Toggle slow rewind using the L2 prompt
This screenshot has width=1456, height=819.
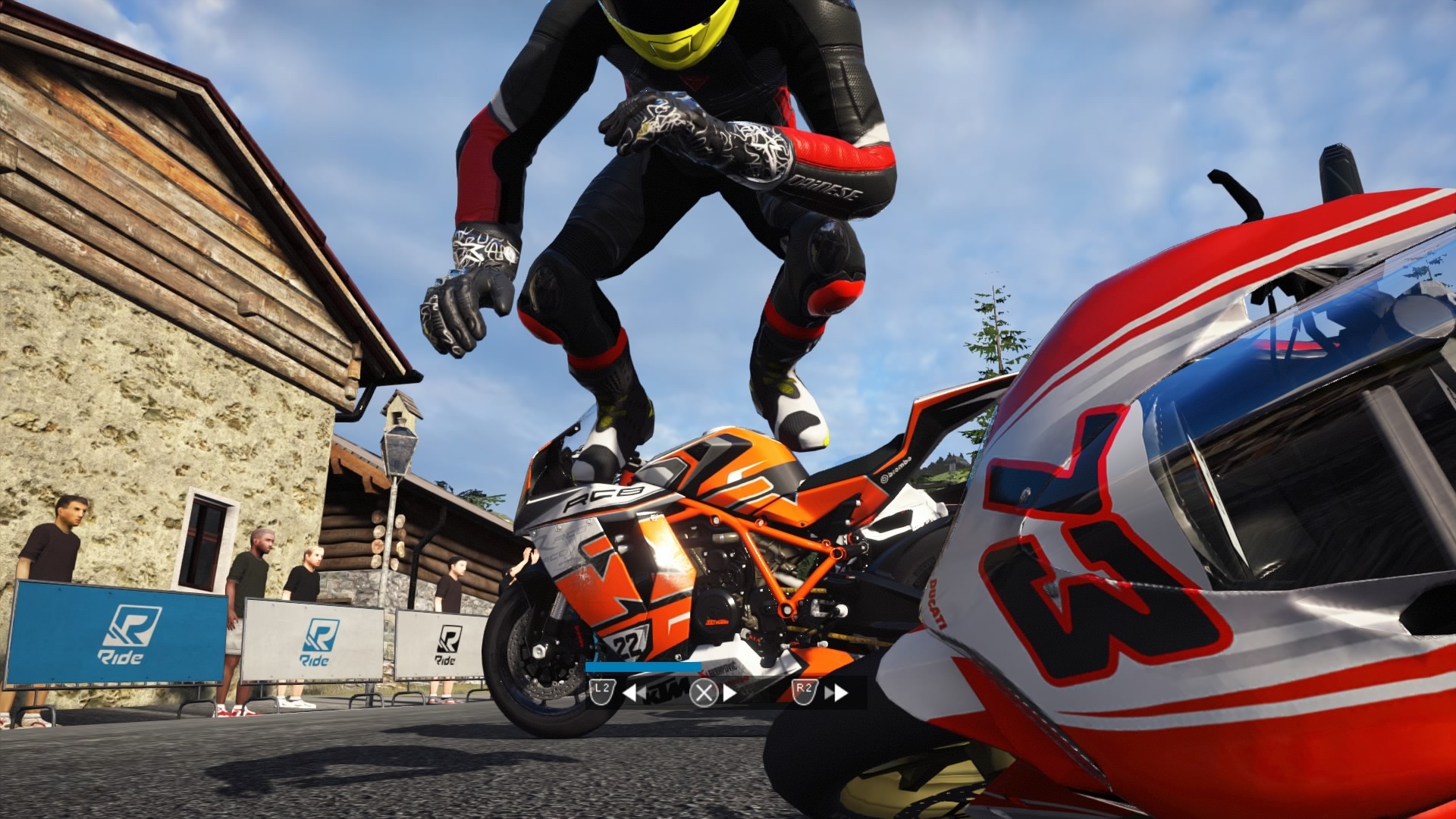coord(602,692)
